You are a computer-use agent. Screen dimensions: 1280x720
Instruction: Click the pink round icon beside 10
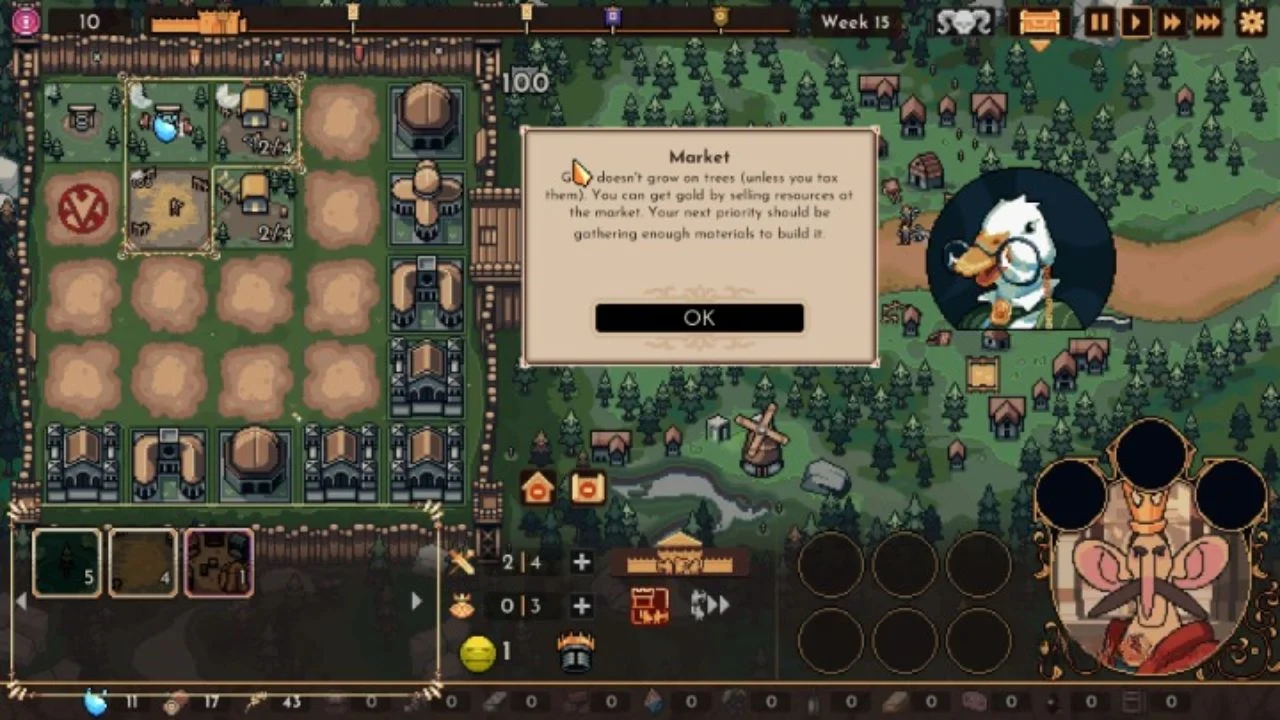coord(26,21)
